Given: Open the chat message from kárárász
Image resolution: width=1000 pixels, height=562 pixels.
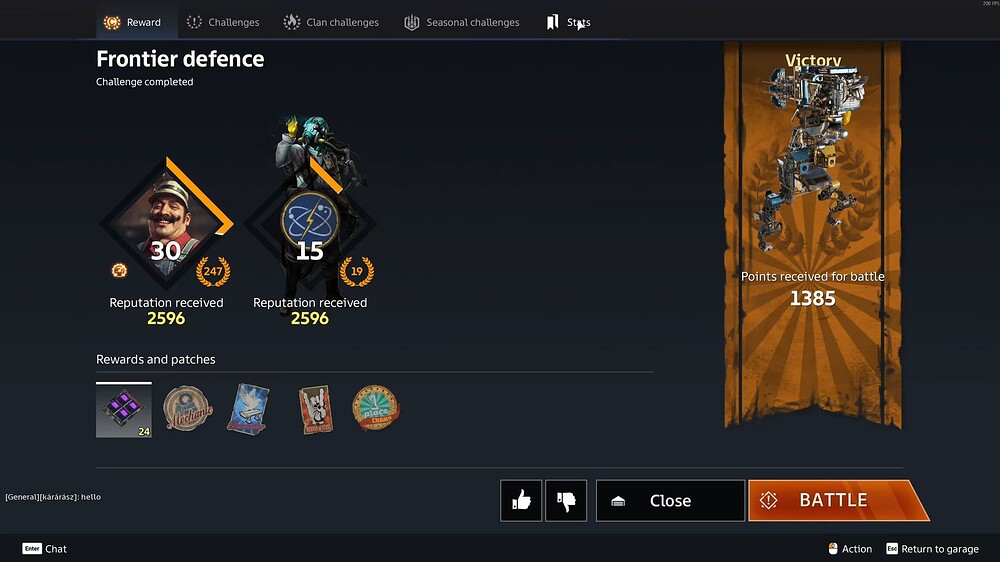Looking at the screenshot, I should 53,497.
